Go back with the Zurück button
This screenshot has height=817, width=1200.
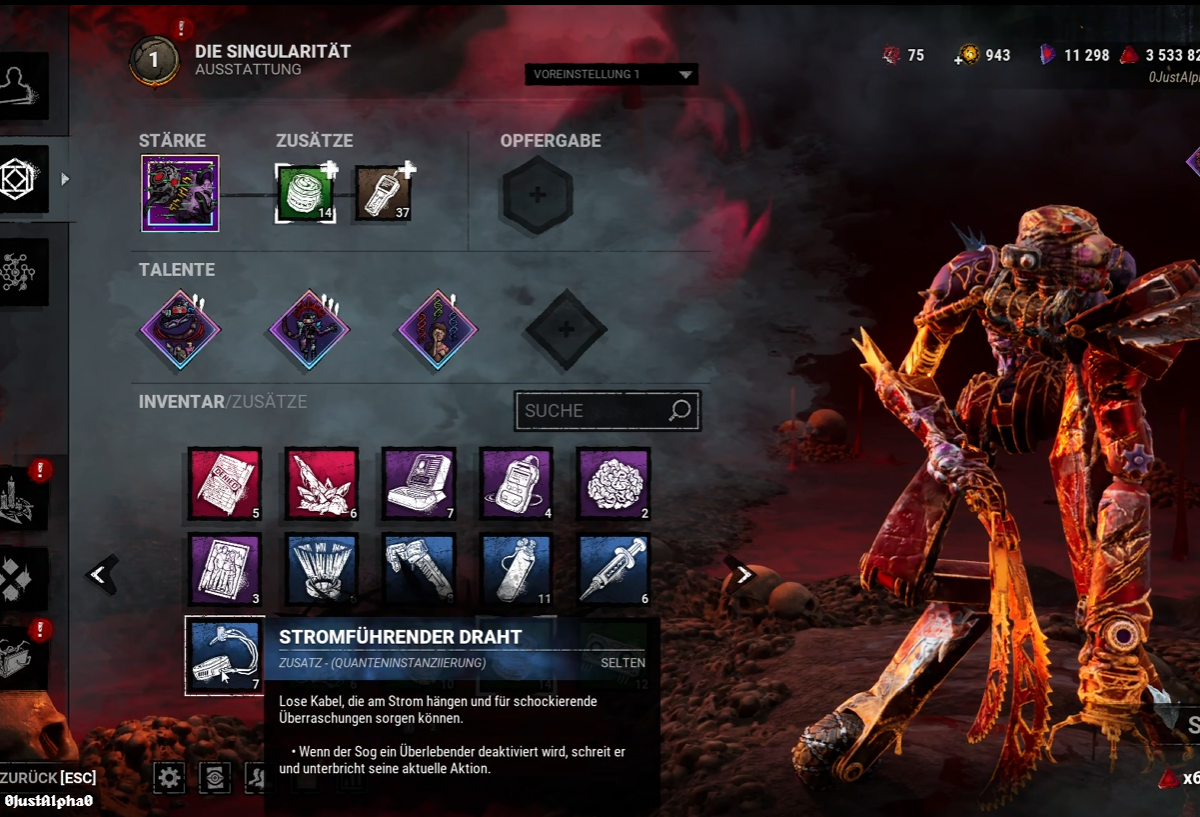[x=48, y=778]
